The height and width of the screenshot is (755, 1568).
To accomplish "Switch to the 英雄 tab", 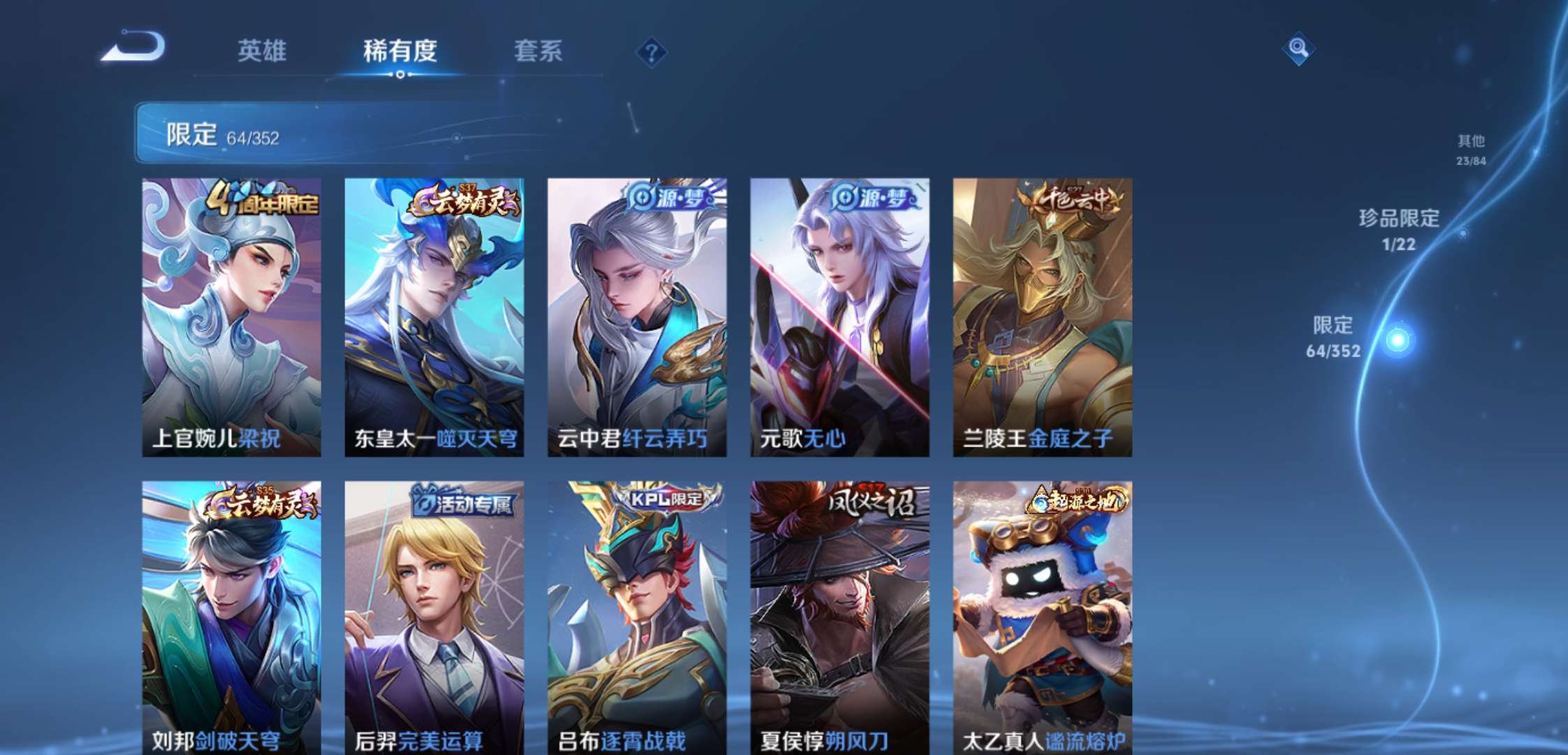I will point(261,51).
